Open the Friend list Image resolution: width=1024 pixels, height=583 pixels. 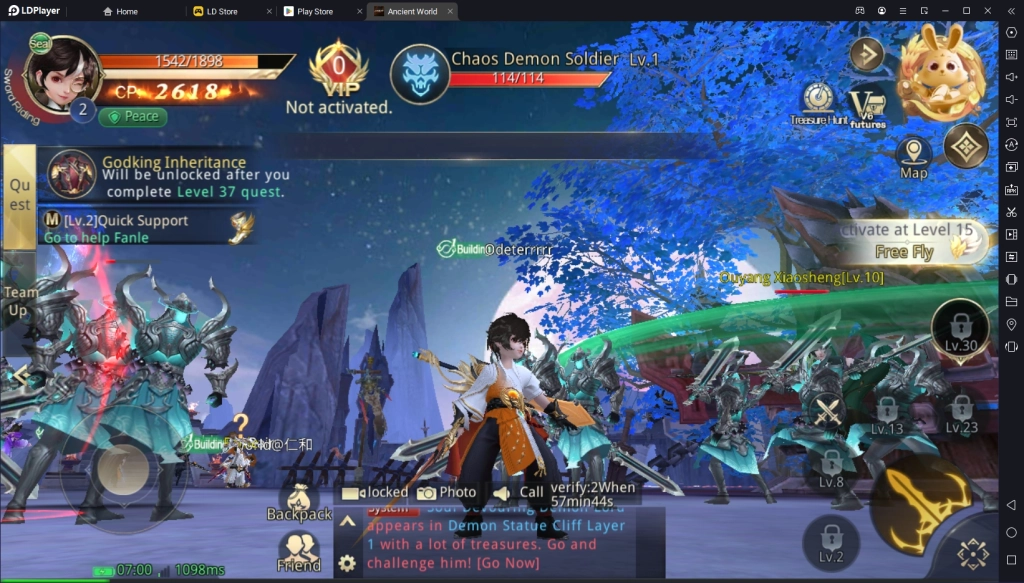pyautogui.click(x=298, y=553)
